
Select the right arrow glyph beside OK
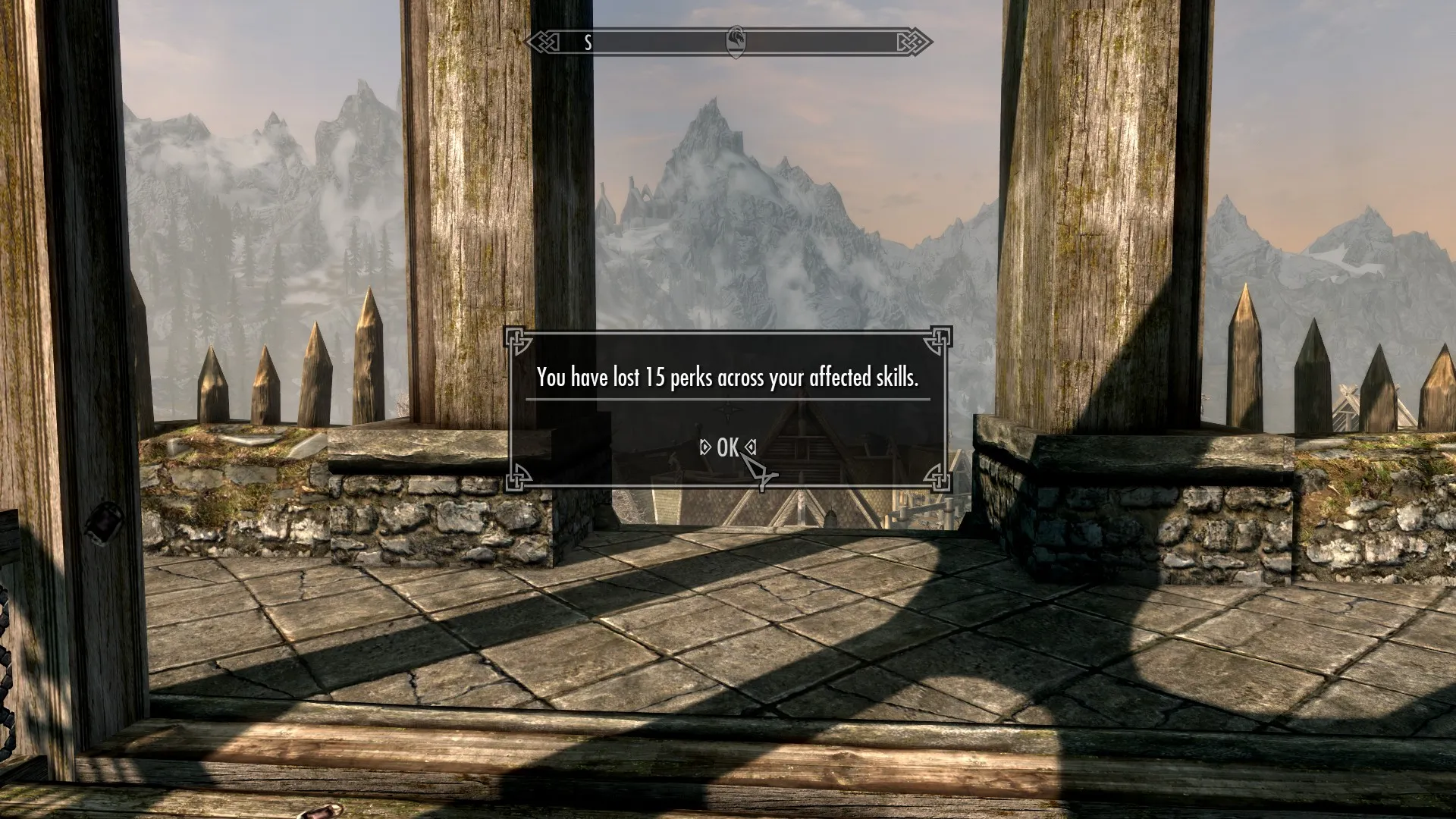[x=751, y=448]
